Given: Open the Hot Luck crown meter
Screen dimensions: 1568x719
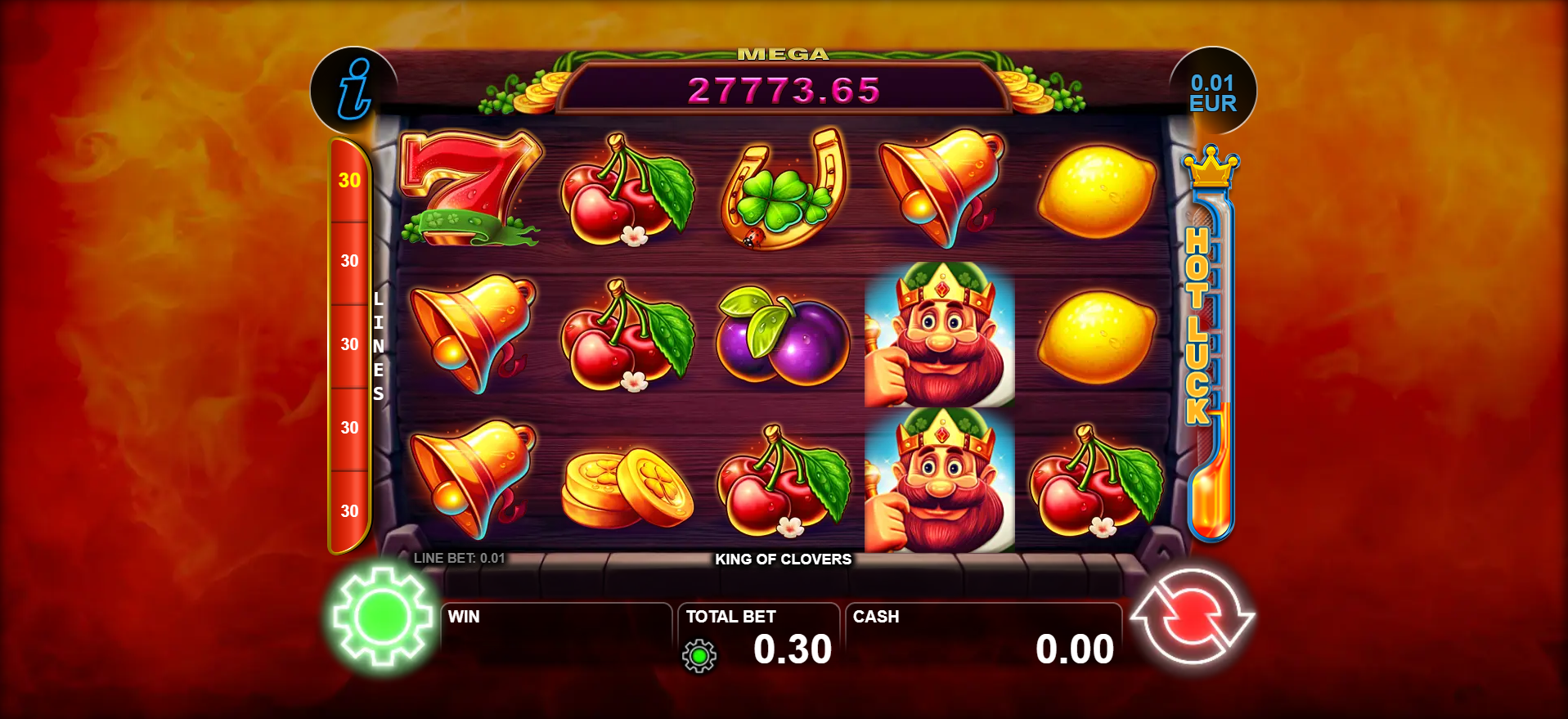Looking at the screenshot, I should pyautogui.click(x=1210, y=344).
